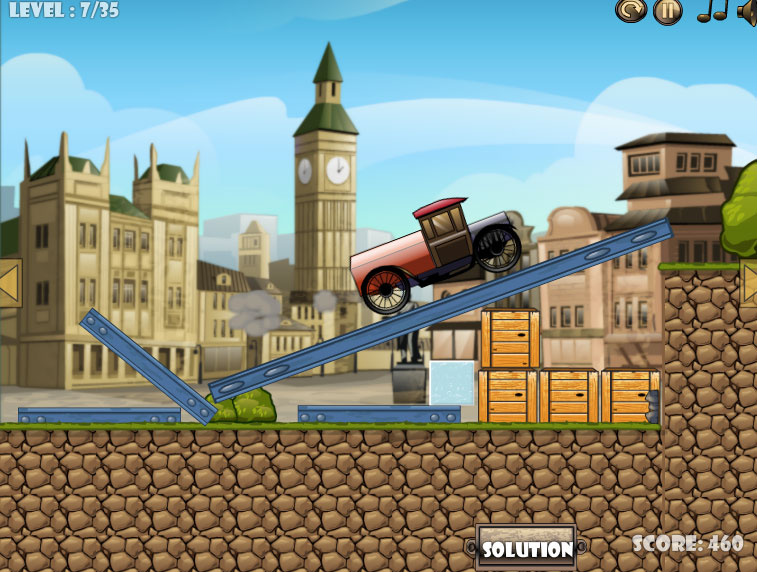757x572 pixels.
Task: Restart the level with the circular arrow button
Action: click(x=630, y=11)
